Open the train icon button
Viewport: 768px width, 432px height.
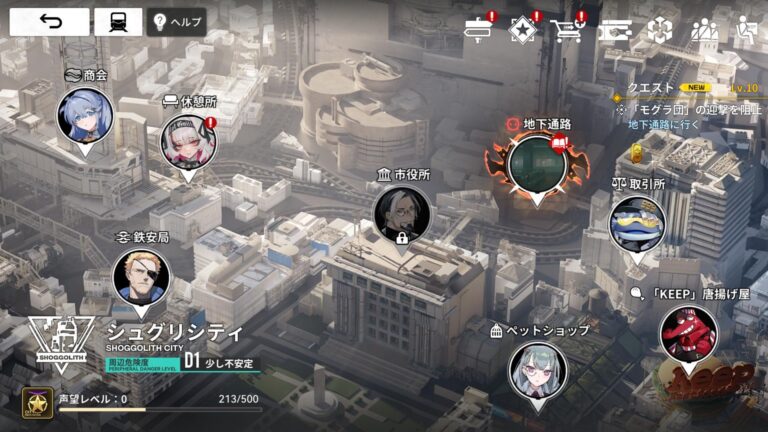[118, 22]
